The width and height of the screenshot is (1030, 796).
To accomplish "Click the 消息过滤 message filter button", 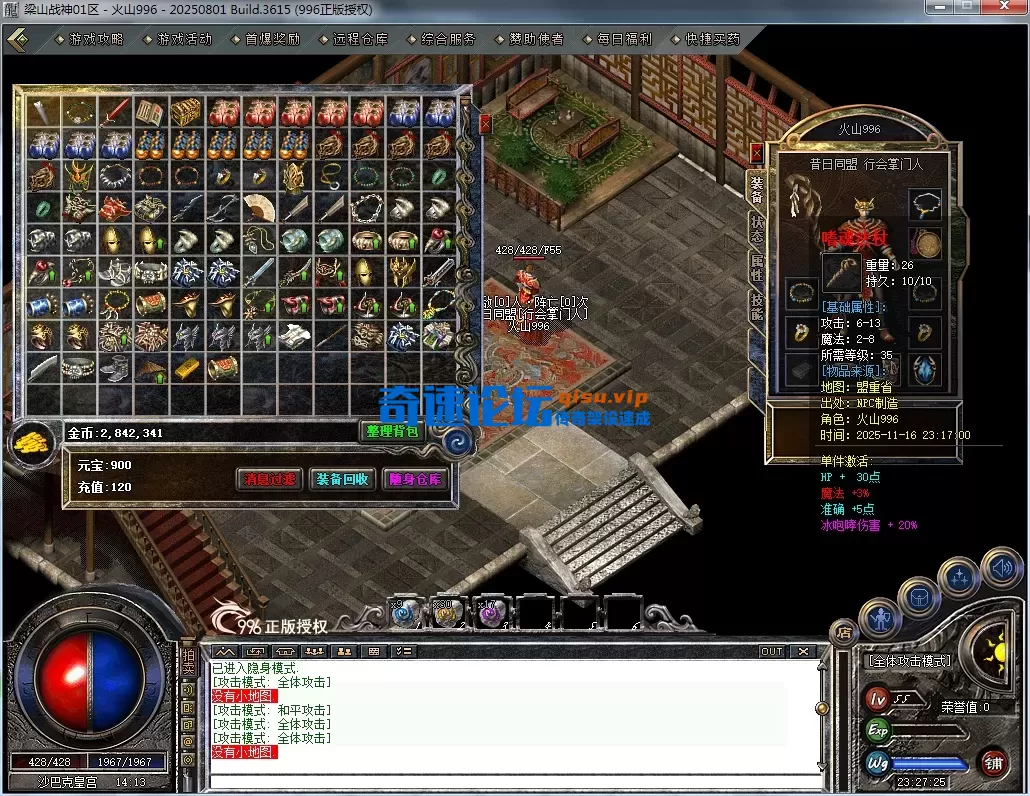I will coord(269,479).
